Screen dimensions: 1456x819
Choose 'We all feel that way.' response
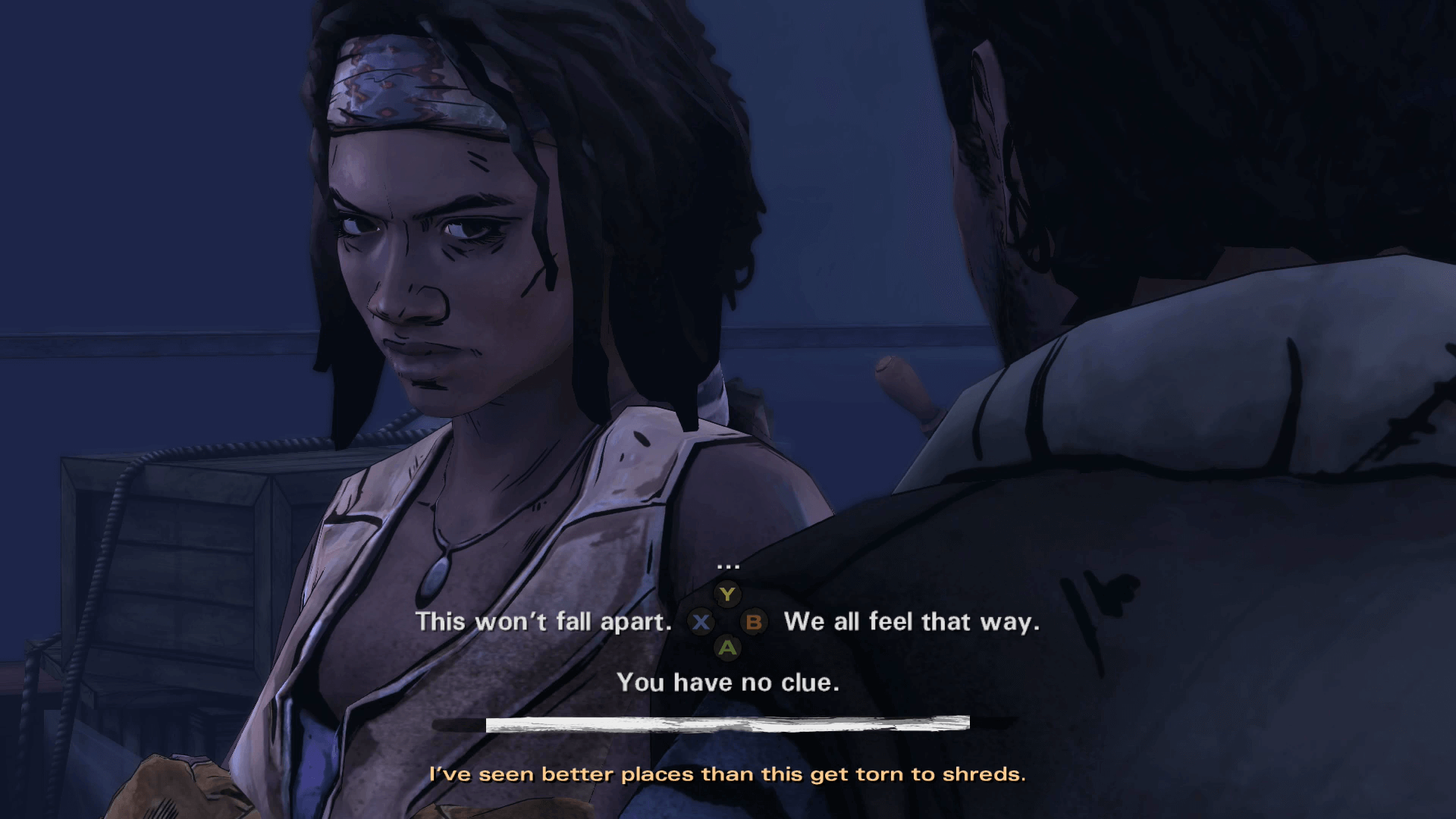point(913,622)
